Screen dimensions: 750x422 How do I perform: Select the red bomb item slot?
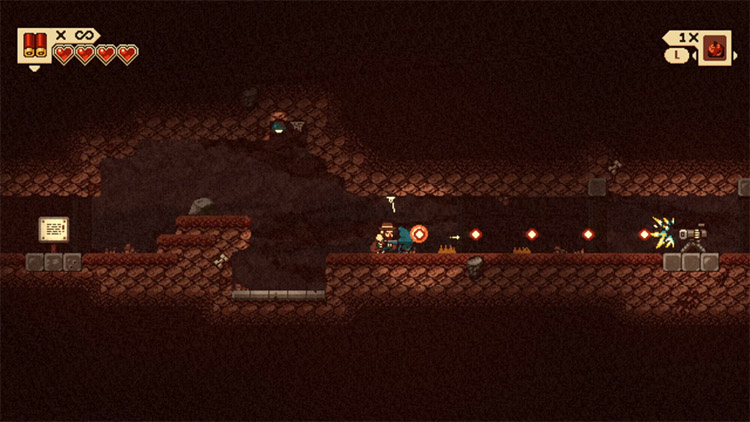point(715,48)
